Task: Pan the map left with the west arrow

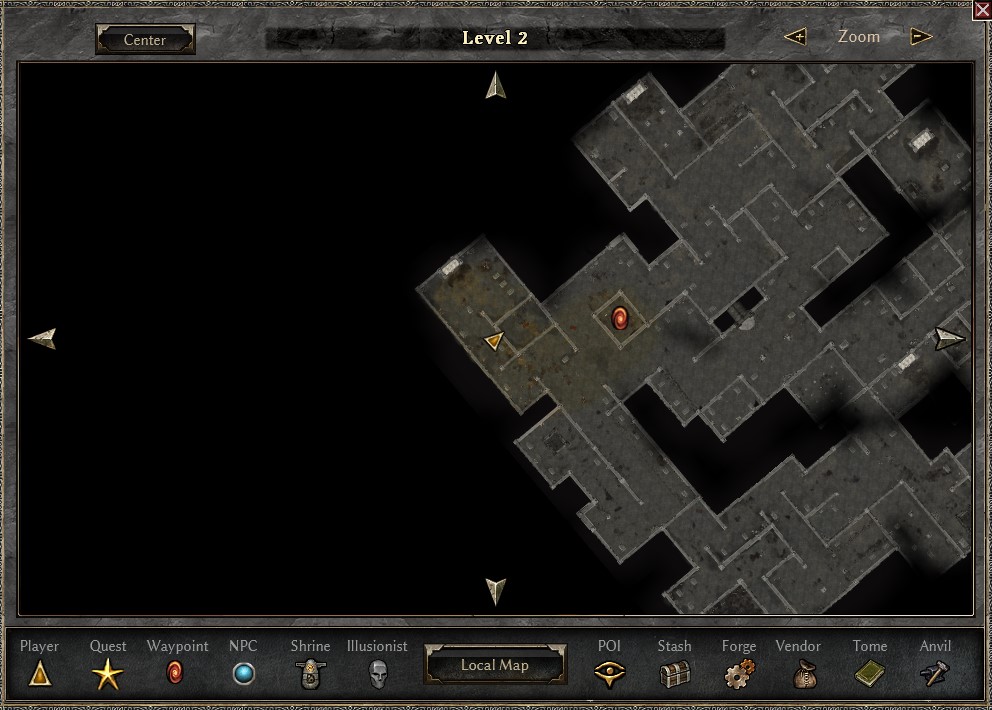Action: pos(43,339)
